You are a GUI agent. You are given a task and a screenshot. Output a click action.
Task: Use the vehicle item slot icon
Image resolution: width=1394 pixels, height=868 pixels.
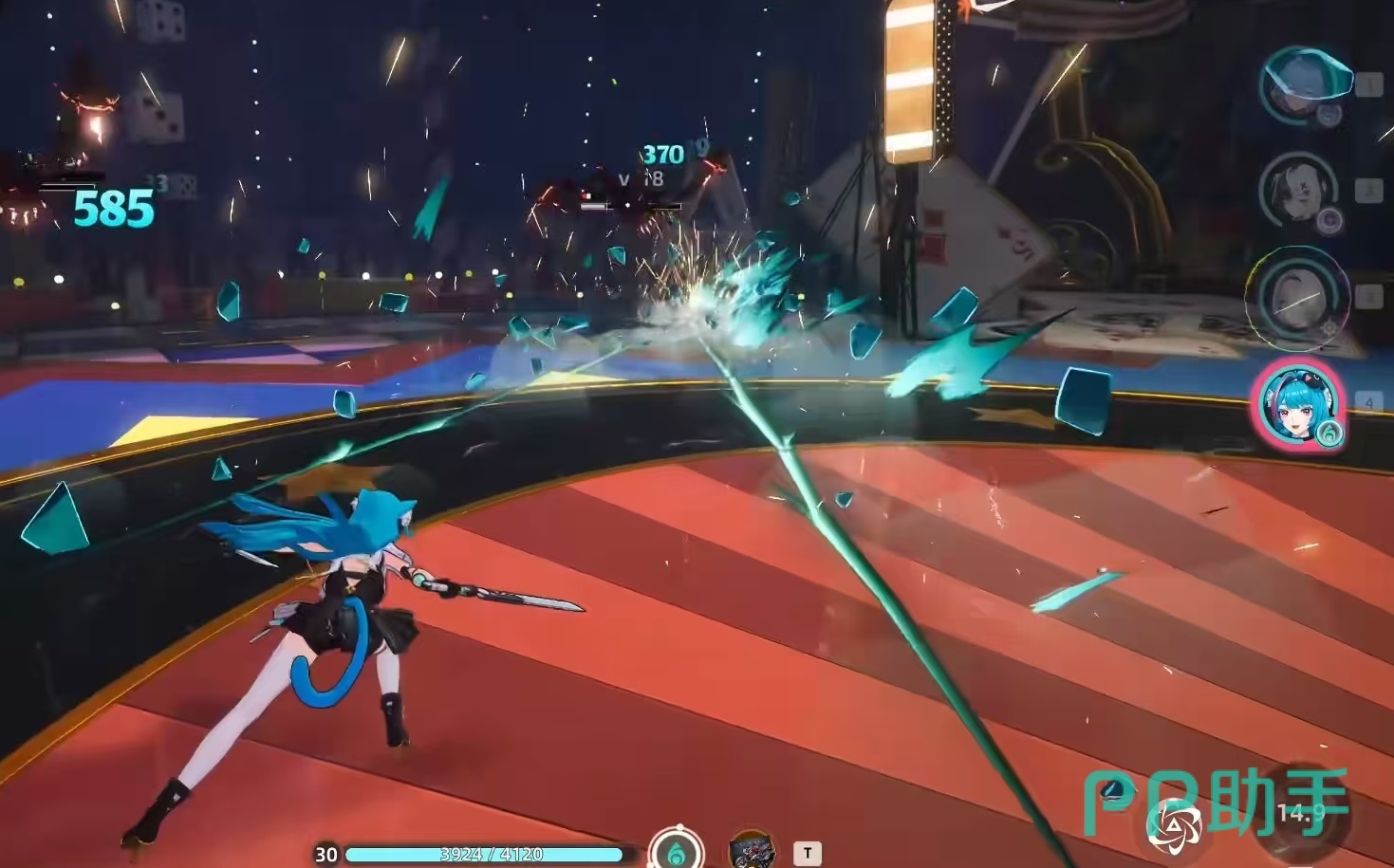click(752, 850)
